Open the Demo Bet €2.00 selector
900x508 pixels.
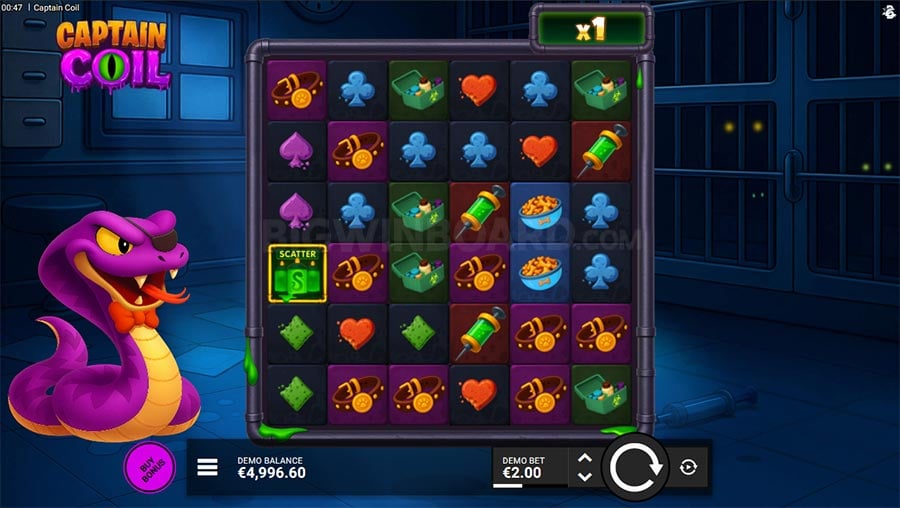(x=529, y=467)
